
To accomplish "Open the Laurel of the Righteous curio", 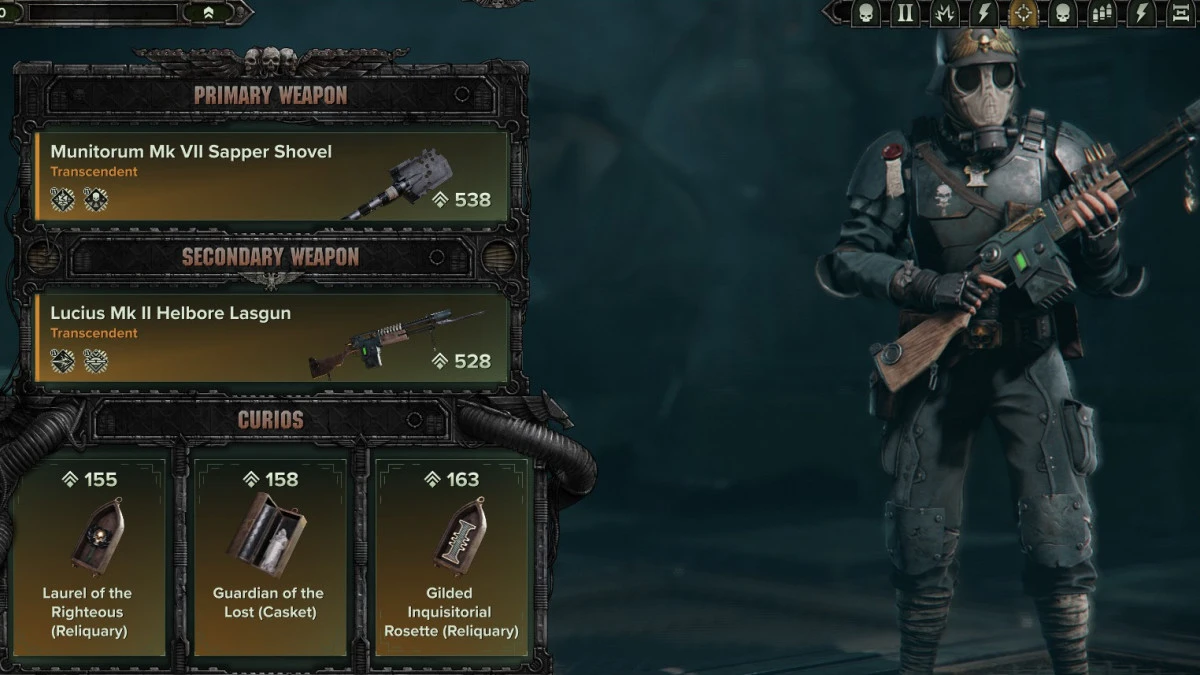I will click(87, 554).
